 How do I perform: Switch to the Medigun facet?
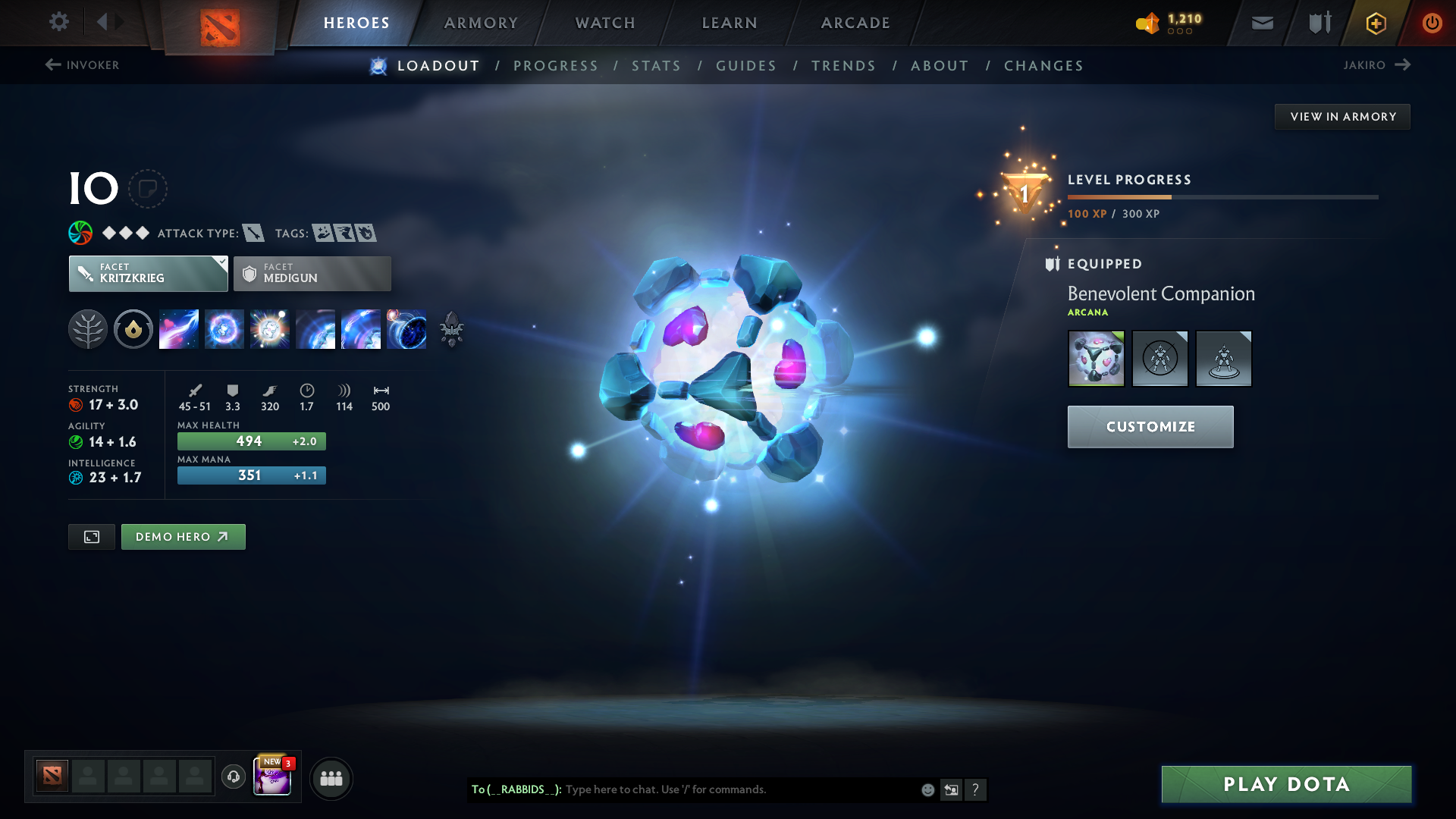(312, 273)
